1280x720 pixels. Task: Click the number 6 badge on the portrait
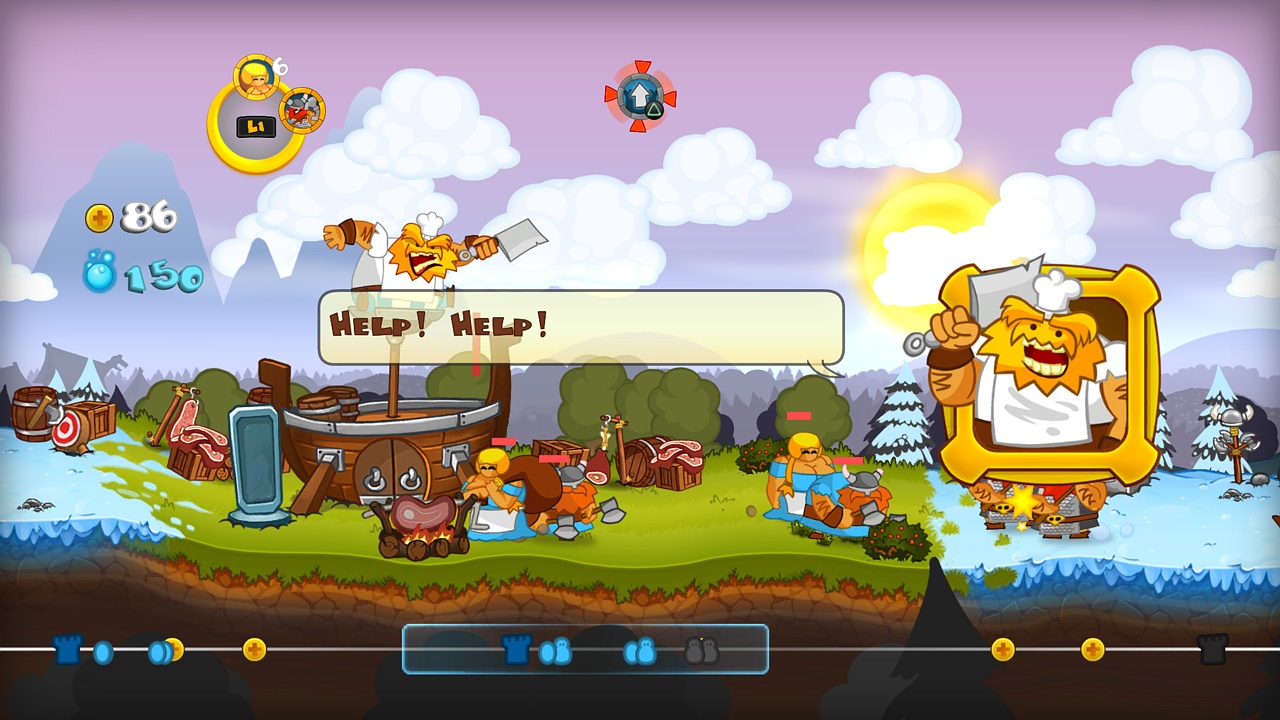280,66
